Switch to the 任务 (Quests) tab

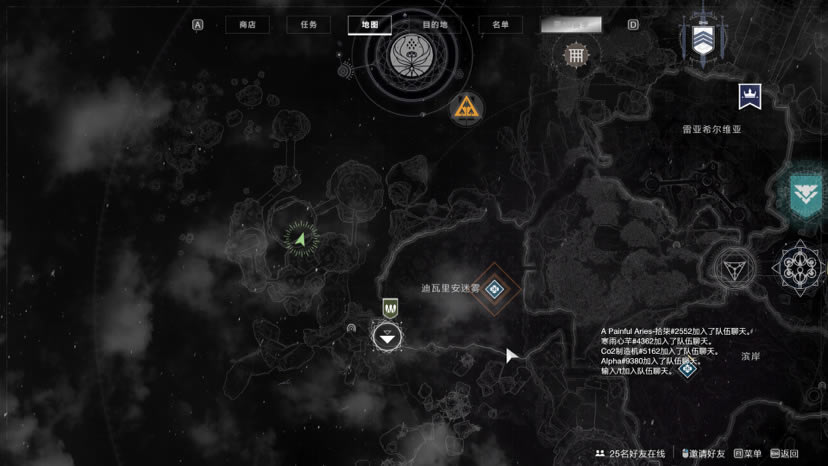click(308, 25)
